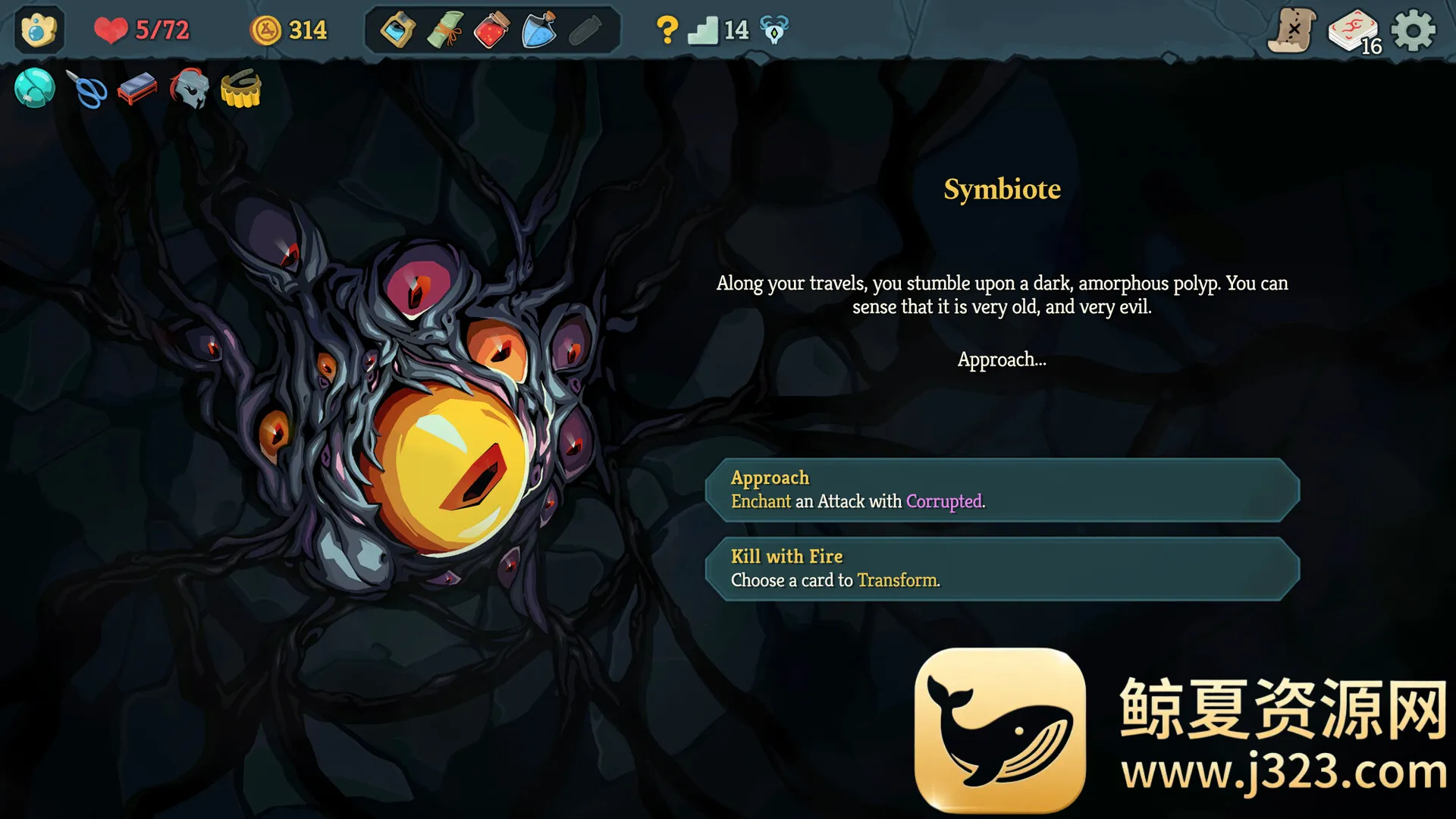This screenshot has height=819, width=1456.
Task: Inspect the blue scissors relic
Action: point(87,89)
